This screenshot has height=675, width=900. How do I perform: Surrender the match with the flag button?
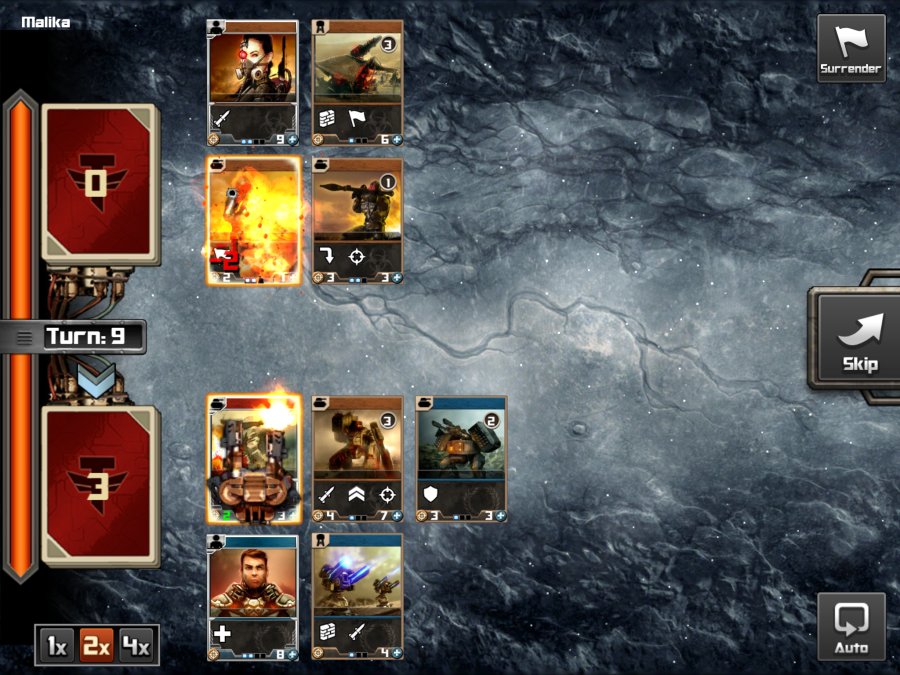[851, 47]
